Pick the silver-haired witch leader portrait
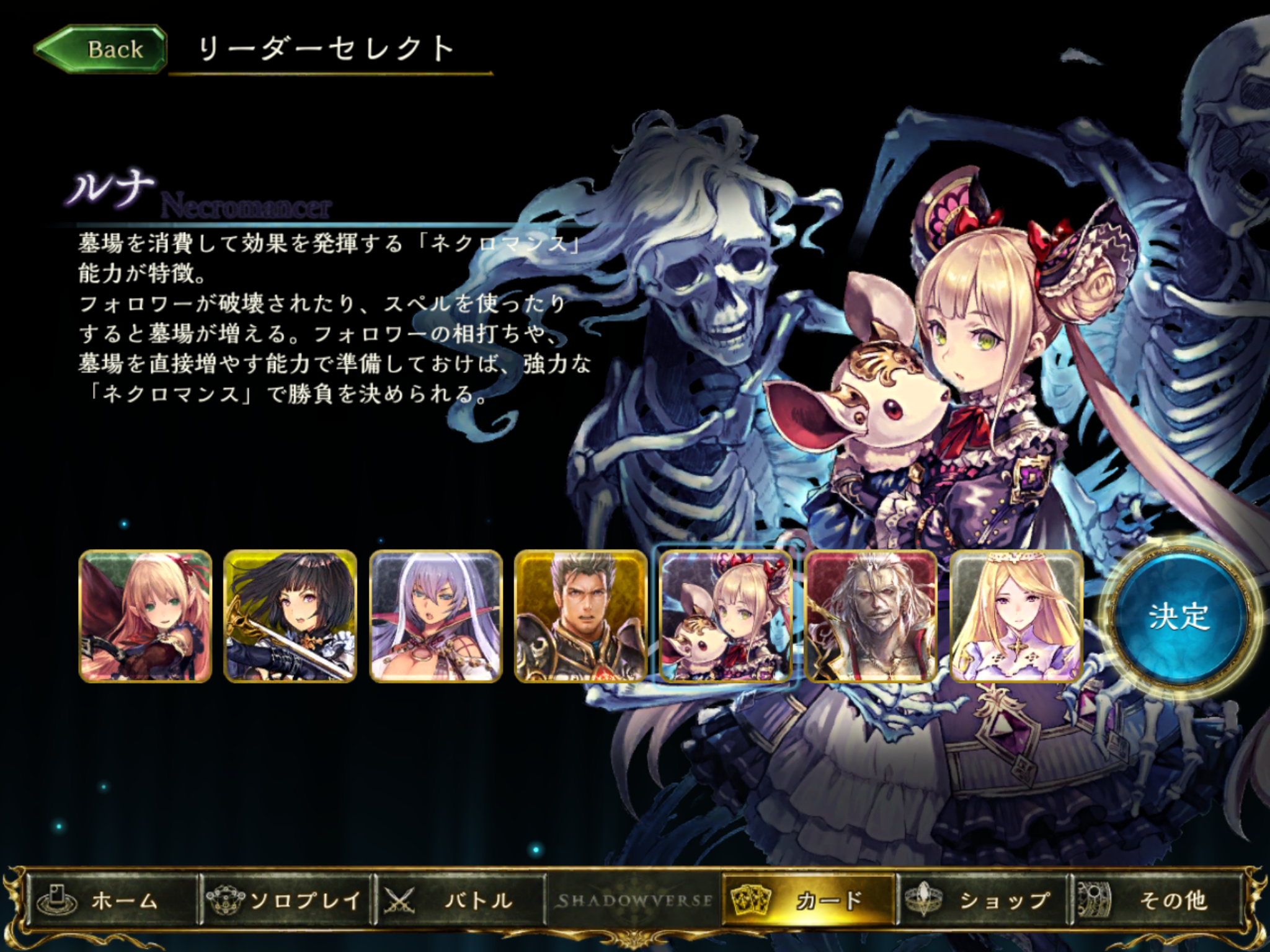The width and height of the screenshot is (1270, 952). click(x=435, y=617)
